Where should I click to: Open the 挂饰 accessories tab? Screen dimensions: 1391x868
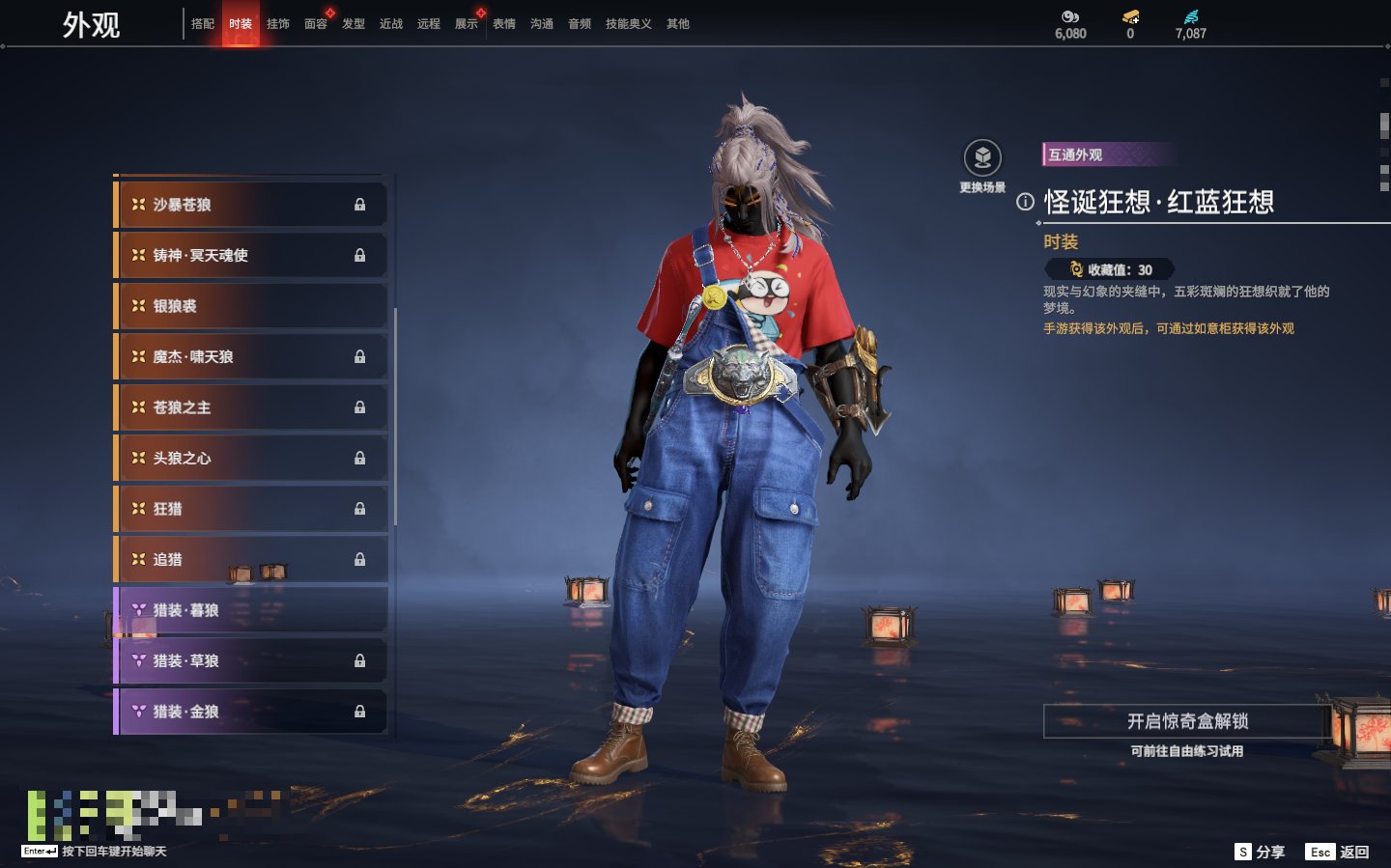click(x=278, y=24)
